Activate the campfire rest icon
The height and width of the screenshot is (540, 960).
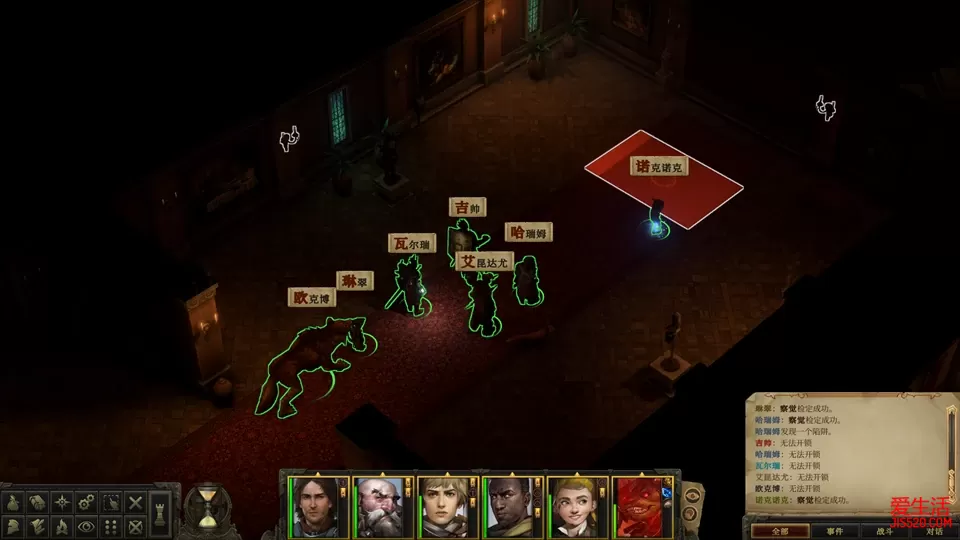(62, 526)
